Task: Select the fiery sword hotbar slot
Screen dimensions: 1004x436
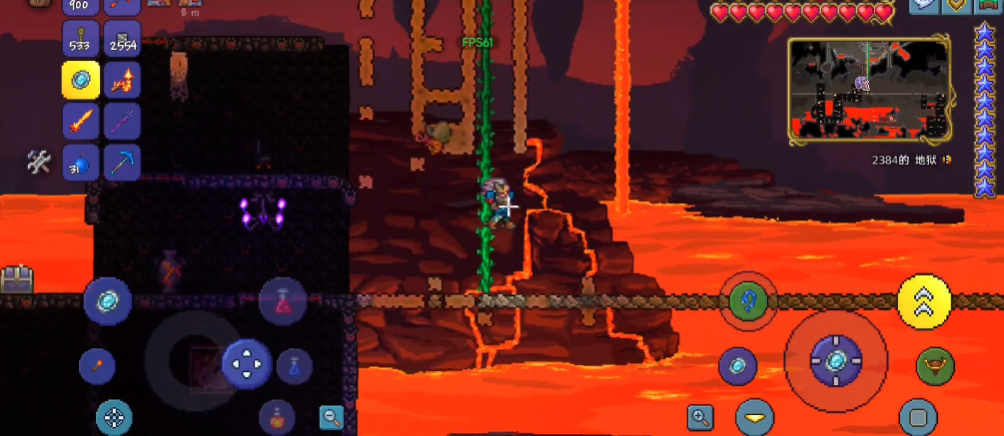Action: tap(81, 121)
